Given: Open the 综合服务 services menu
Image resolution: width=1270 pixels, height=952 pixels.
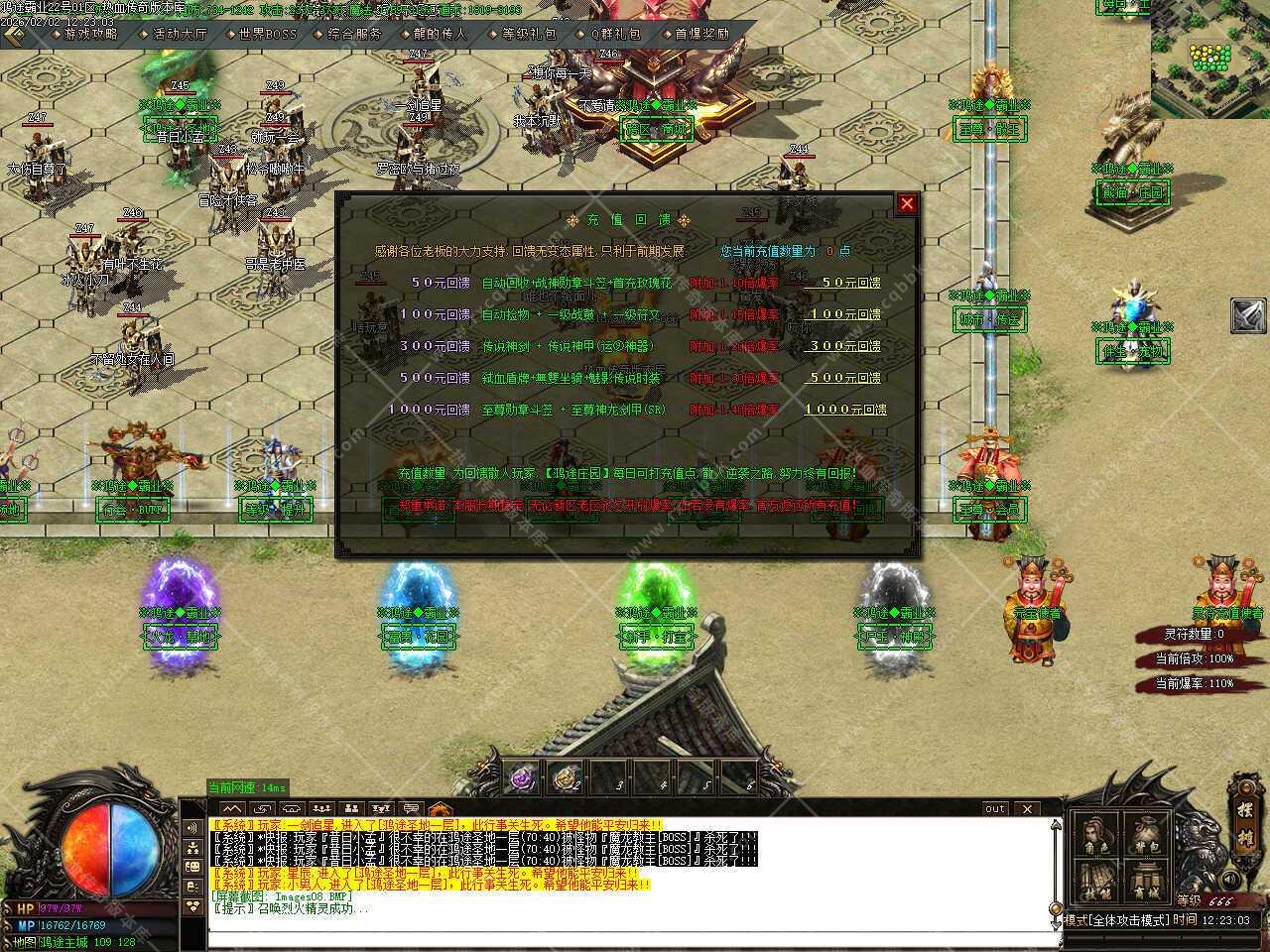Looking at the screenshot, I should (354, 33).
